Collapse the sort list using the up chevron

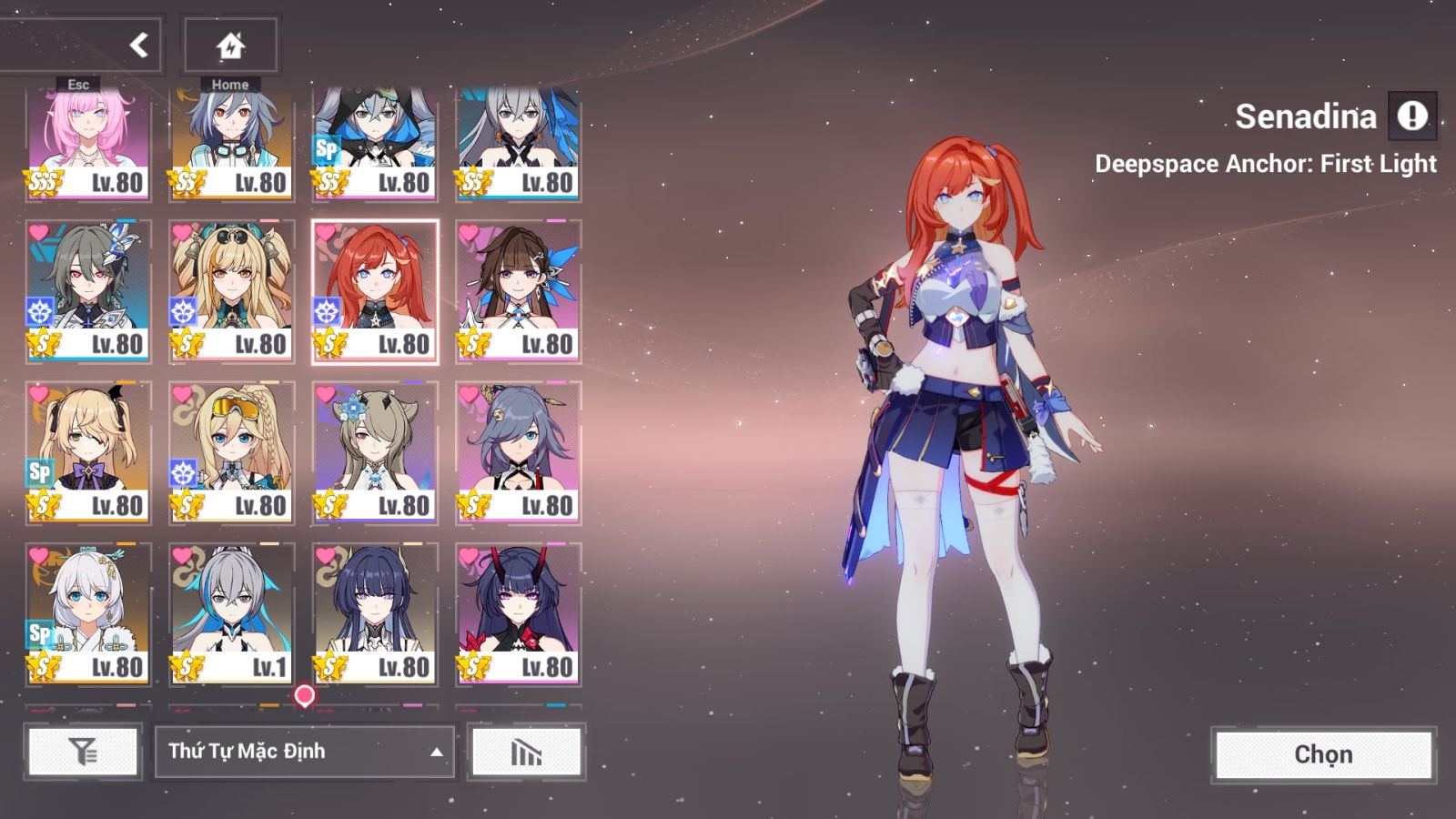tap(438, 753)
